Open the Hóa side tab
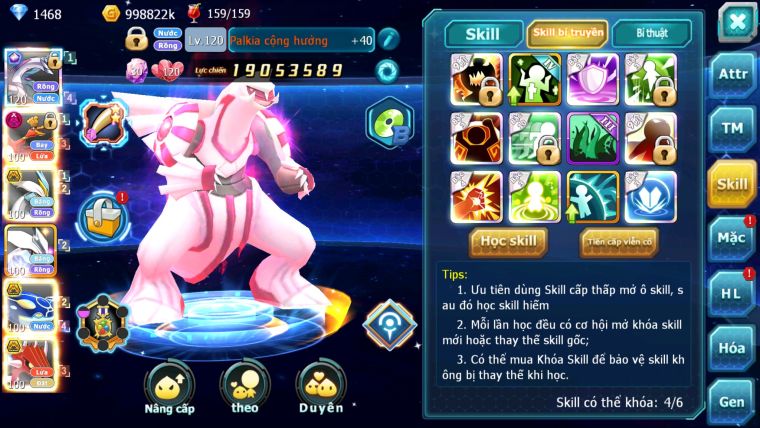 coord(732,347)
